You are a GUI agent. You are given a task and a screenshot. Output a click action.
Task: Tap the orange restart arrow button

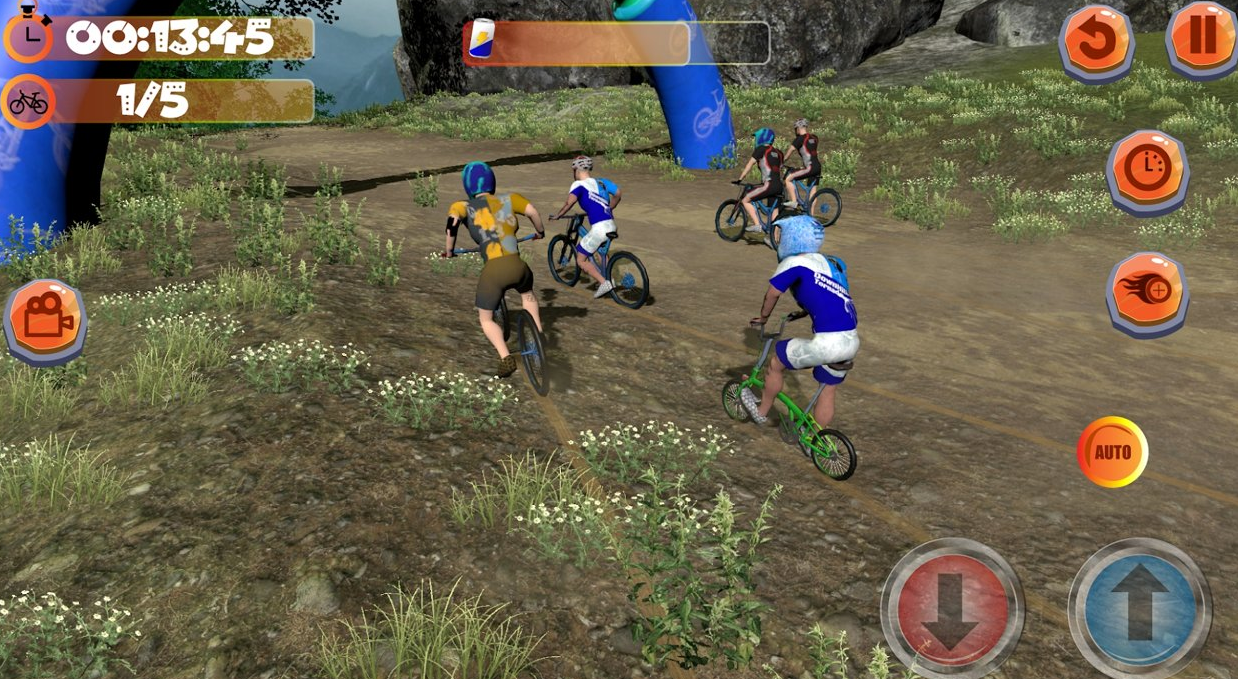(x=1096, y=40)
